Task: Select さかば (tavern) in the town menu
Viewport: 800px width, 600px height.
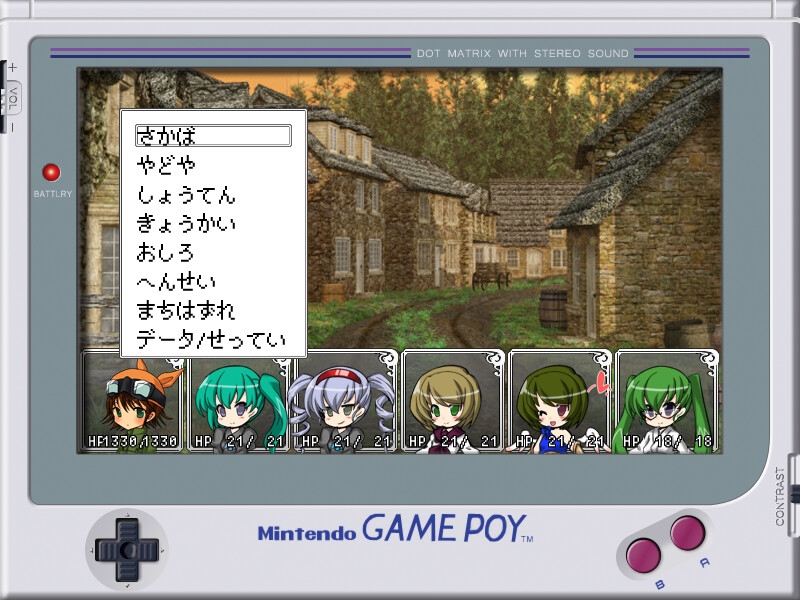Action: click(213, 136)
